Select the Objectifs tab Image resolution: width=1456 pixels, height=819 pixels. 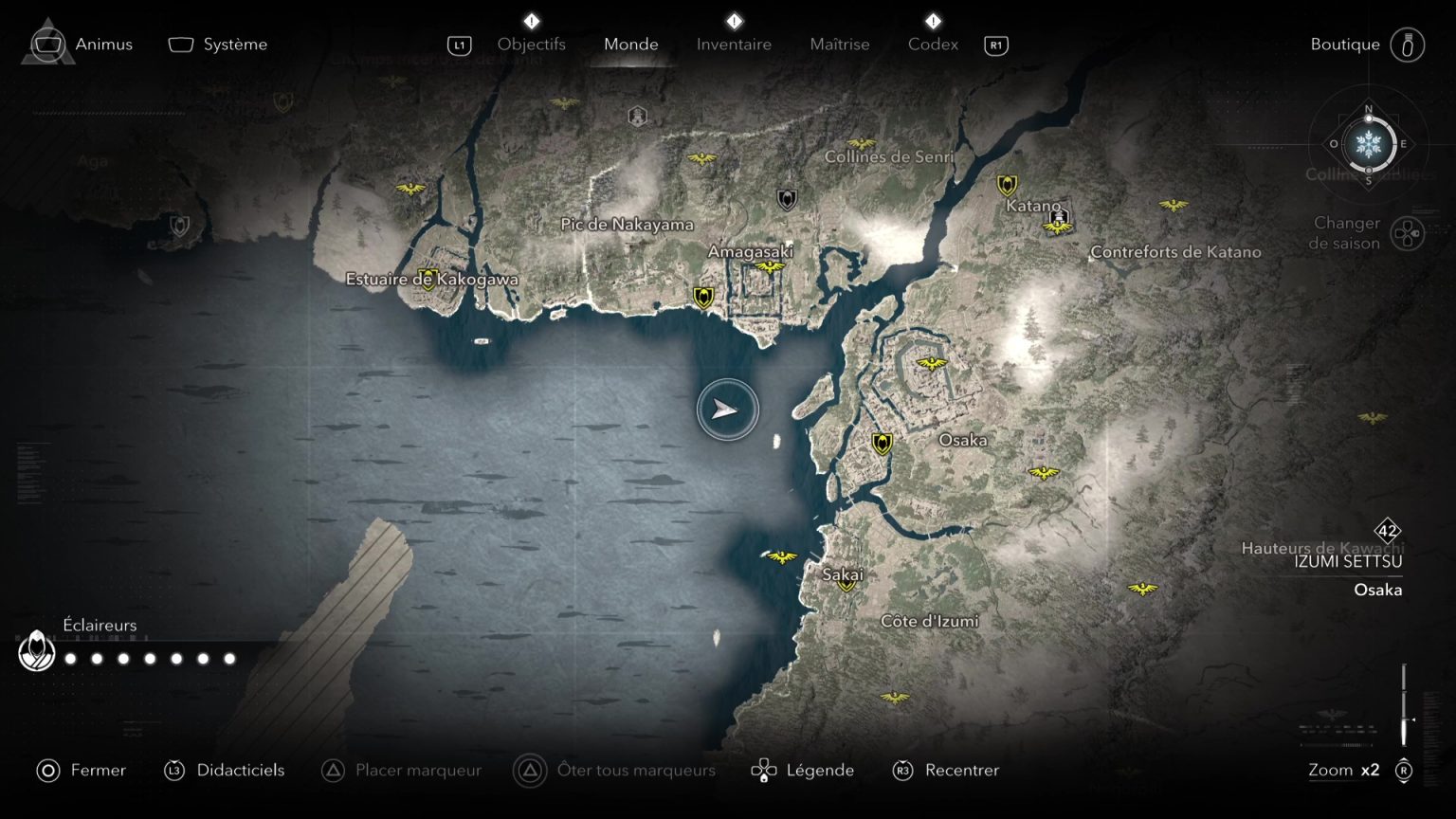[x=532, y=44]
